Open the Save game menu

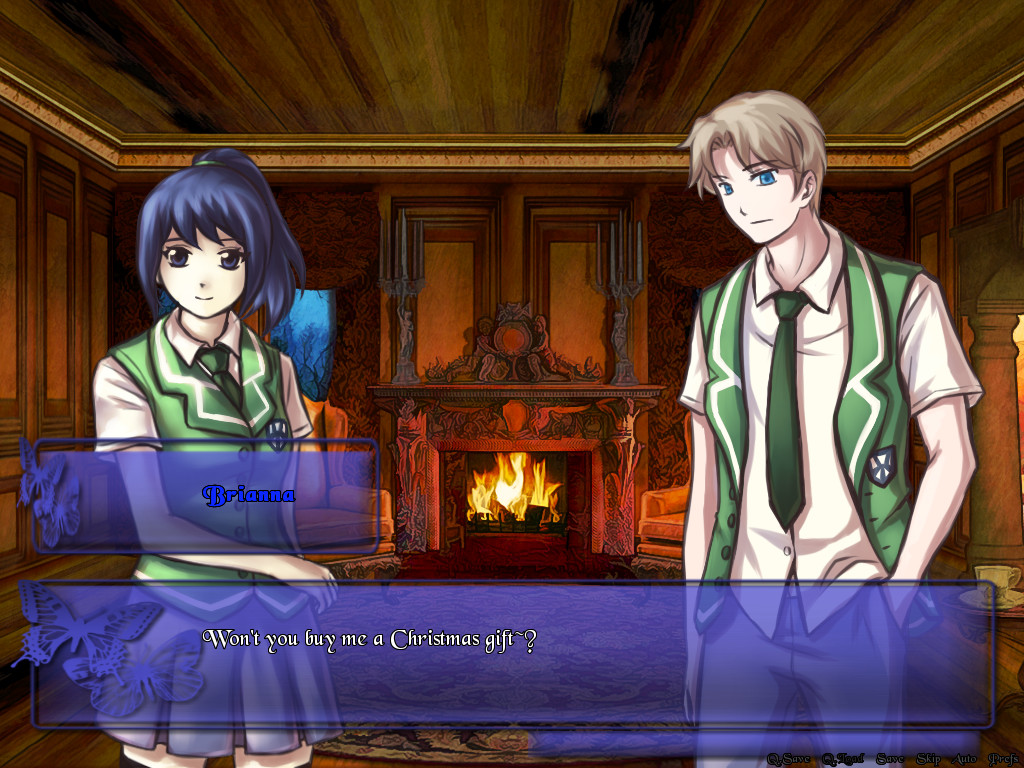coord(889,759)
